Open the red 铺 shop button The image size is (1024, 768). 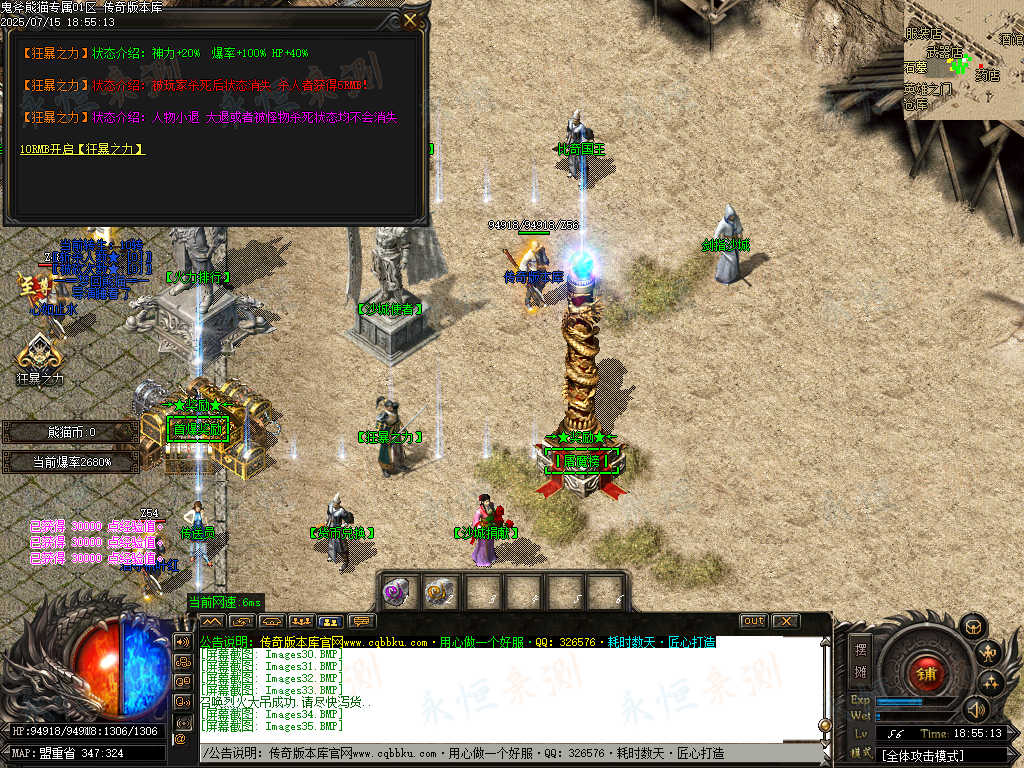tap(924, 673)
